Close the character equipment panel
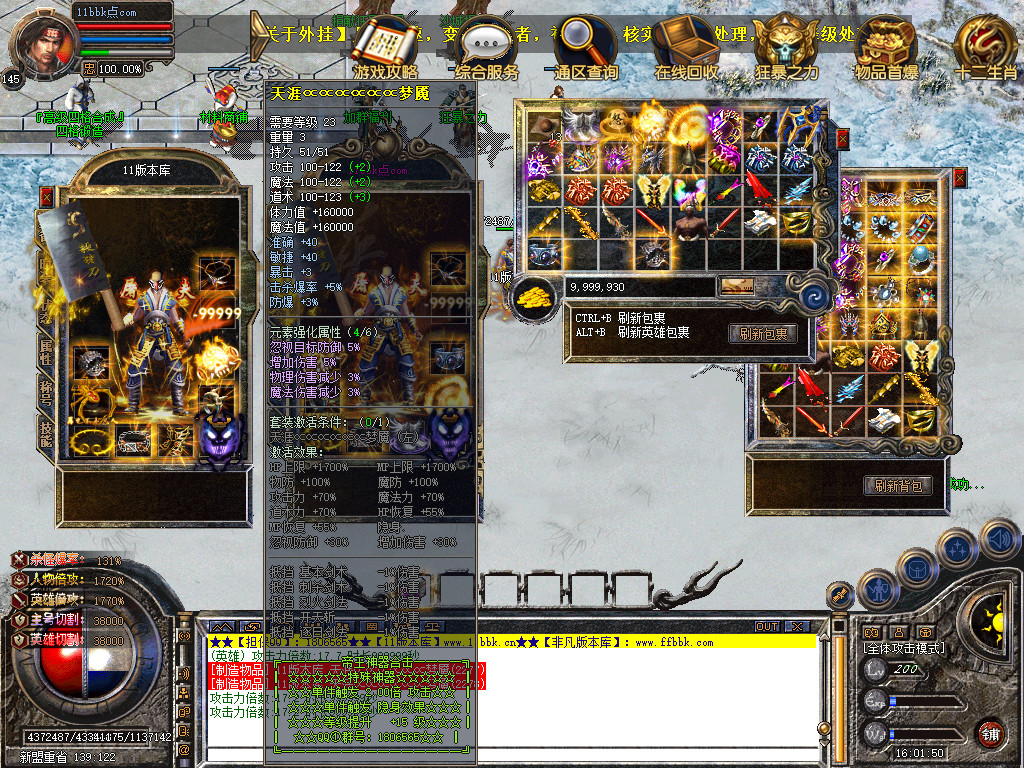 pos(46,197)
